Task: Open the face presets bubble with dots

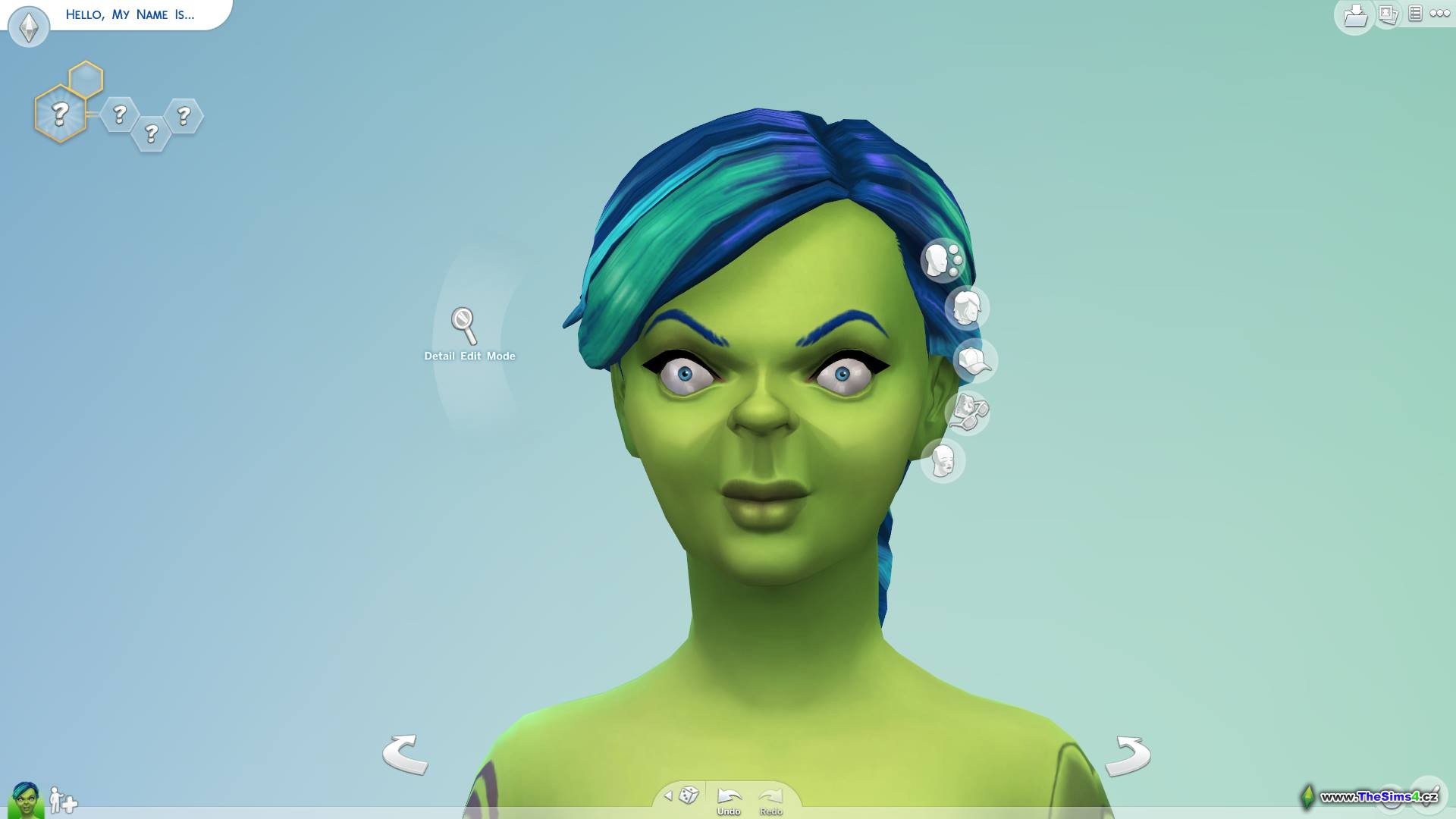Action: (x=943, y=259)
